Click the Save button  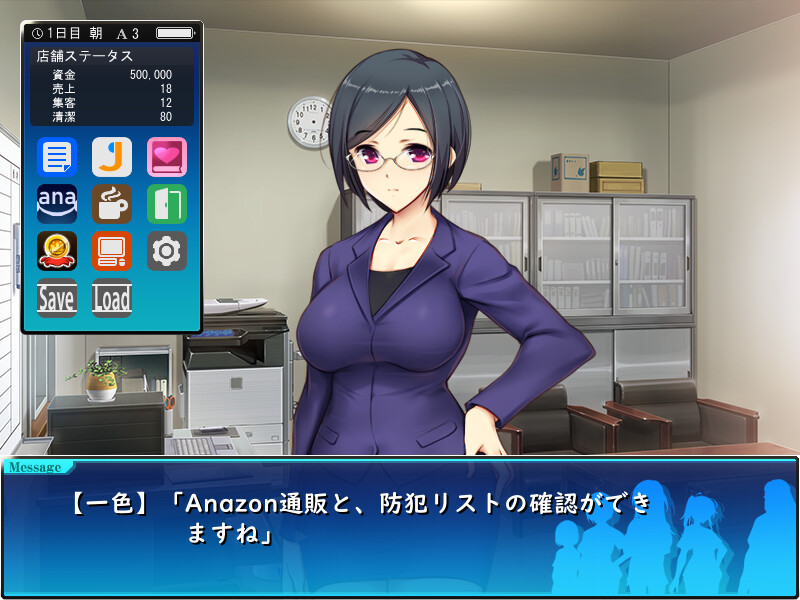click(57, 298)
